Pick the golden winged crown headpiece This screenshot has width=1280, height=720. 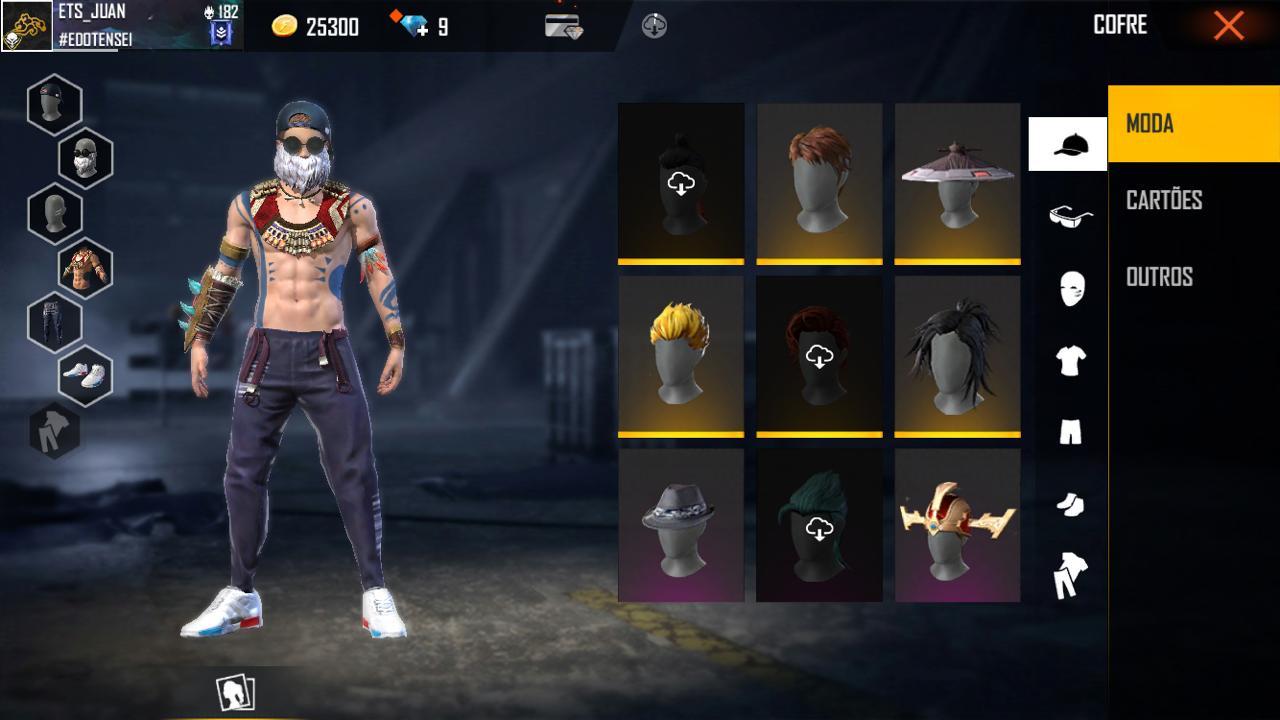coord(957,526)
